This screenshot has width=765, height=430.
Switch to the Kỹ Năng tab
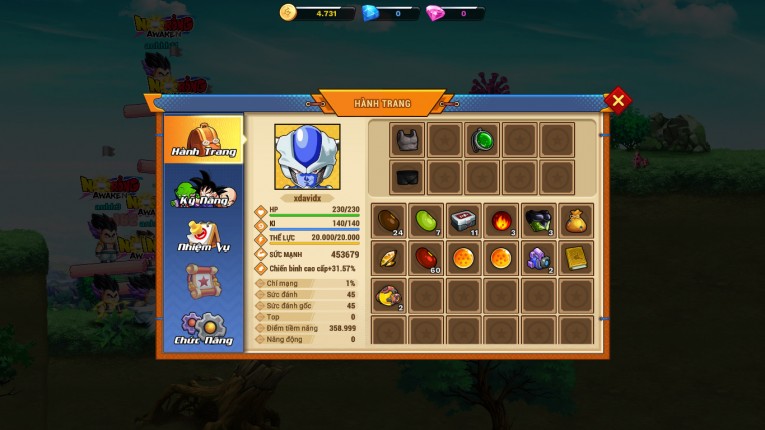pos(203,188)
